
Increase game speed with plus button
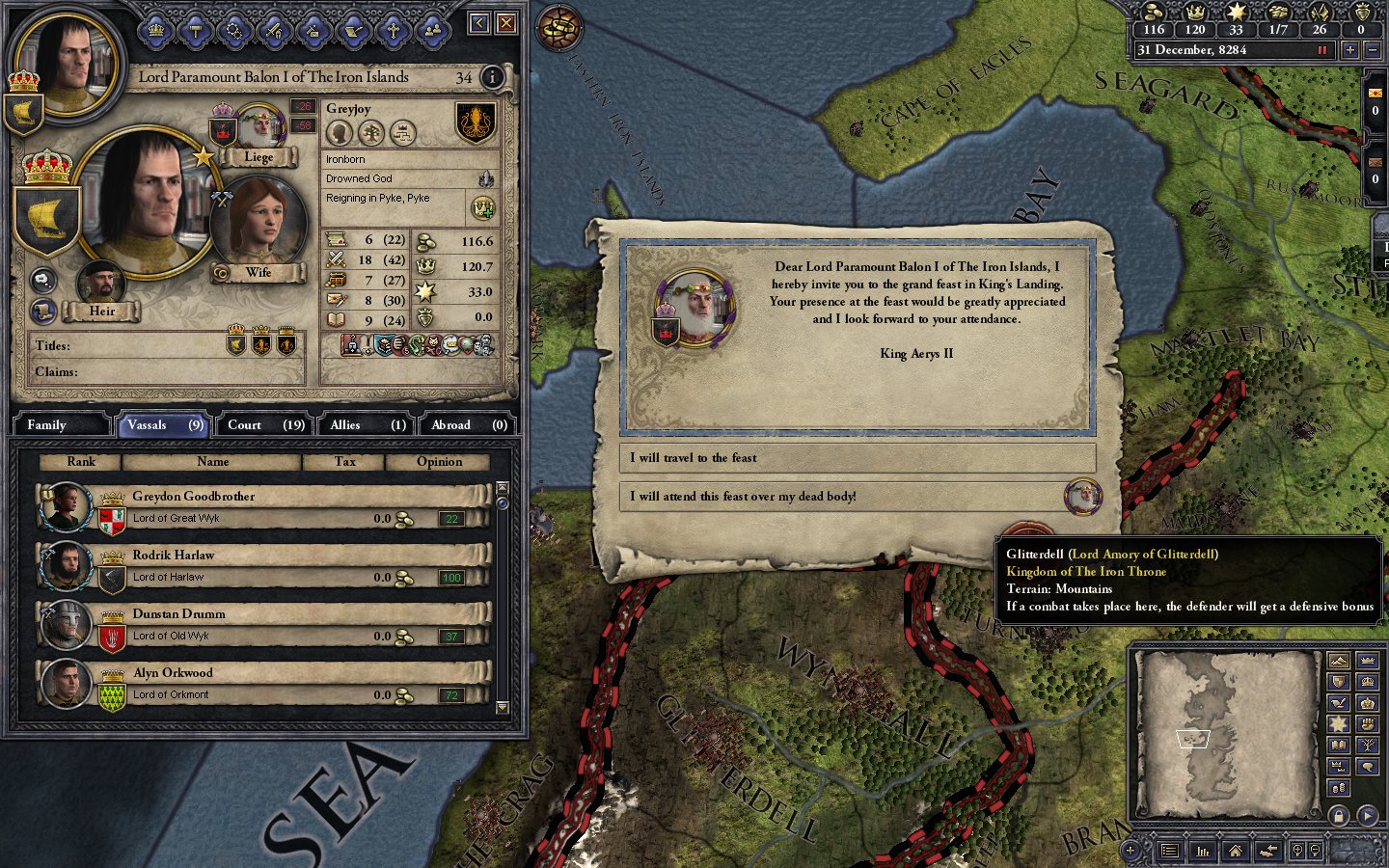coord(1349,50)
